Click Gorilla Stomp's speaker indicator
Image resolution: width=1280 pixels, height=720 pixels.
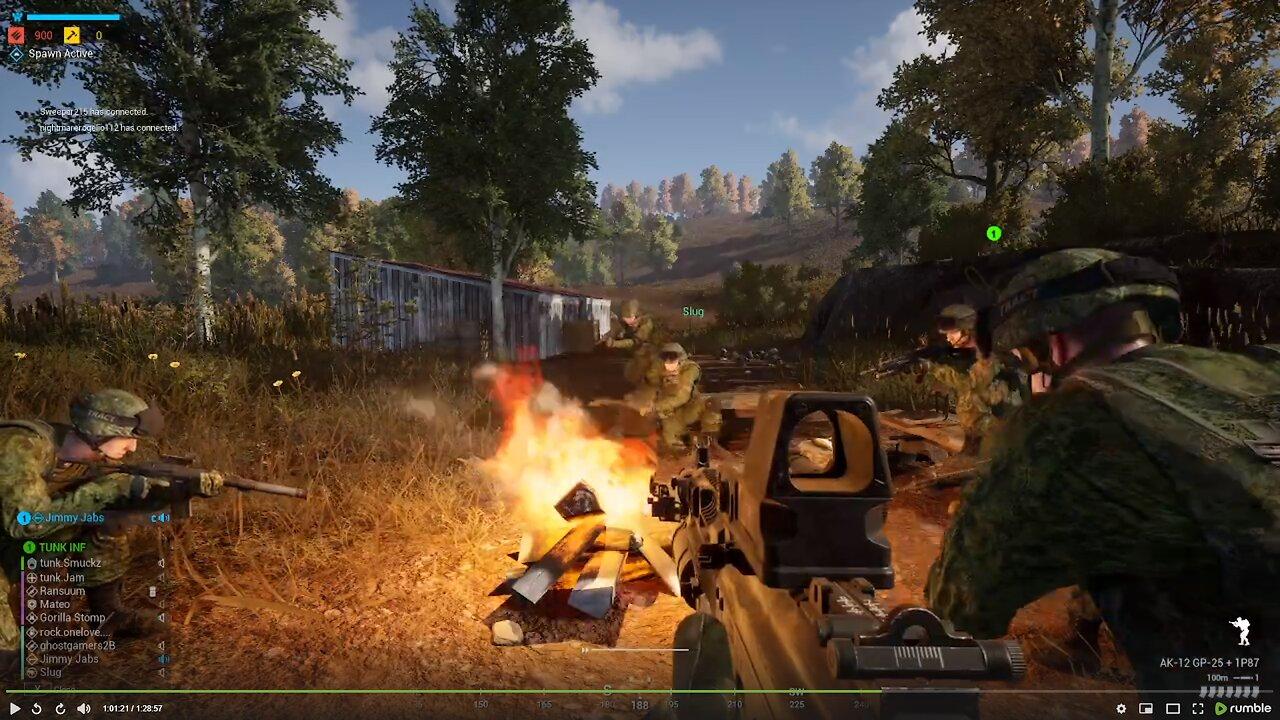162,617
